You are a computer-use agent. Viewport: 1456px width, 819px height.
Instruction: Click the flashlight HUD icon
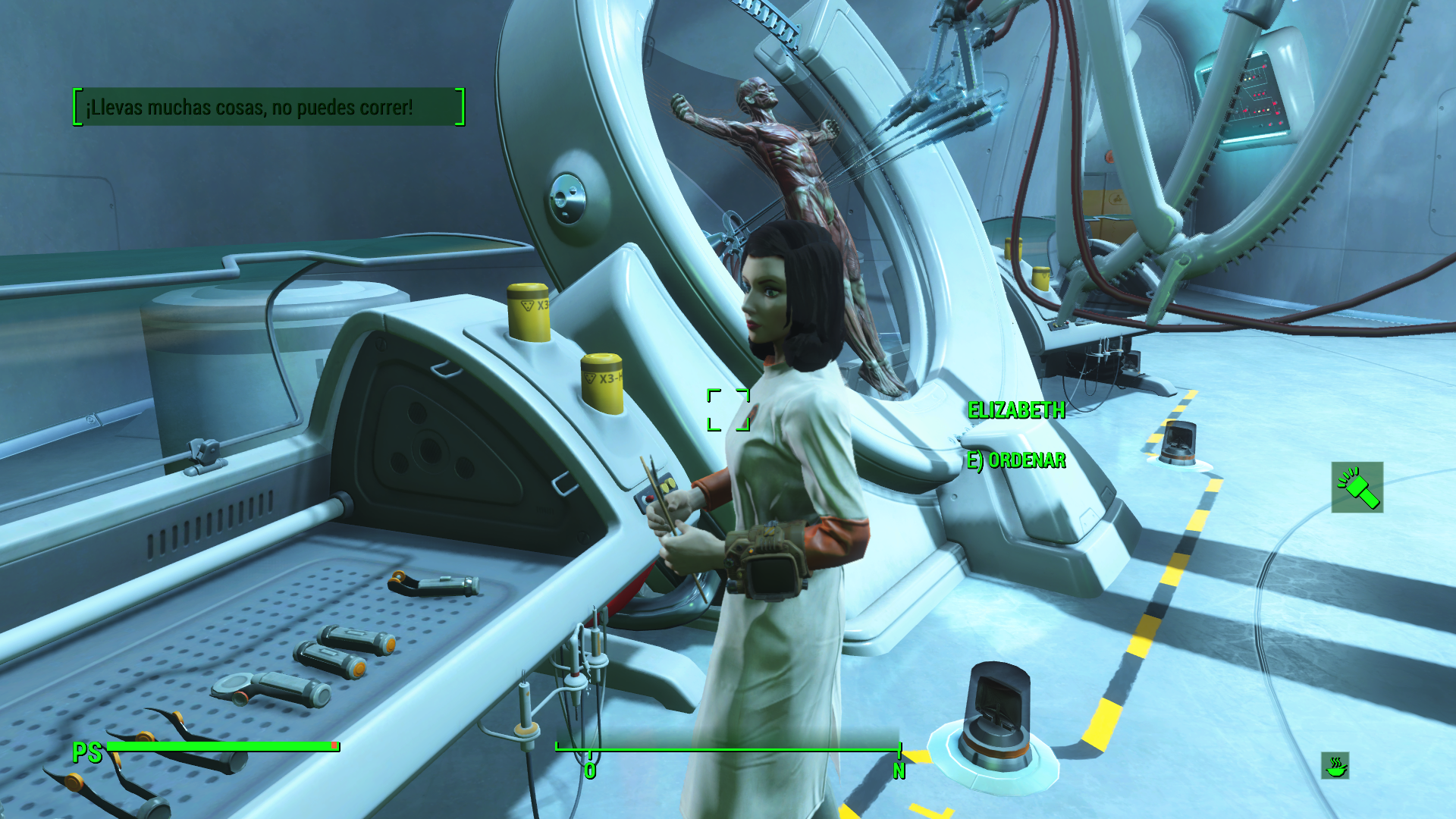click(1357, 488)
